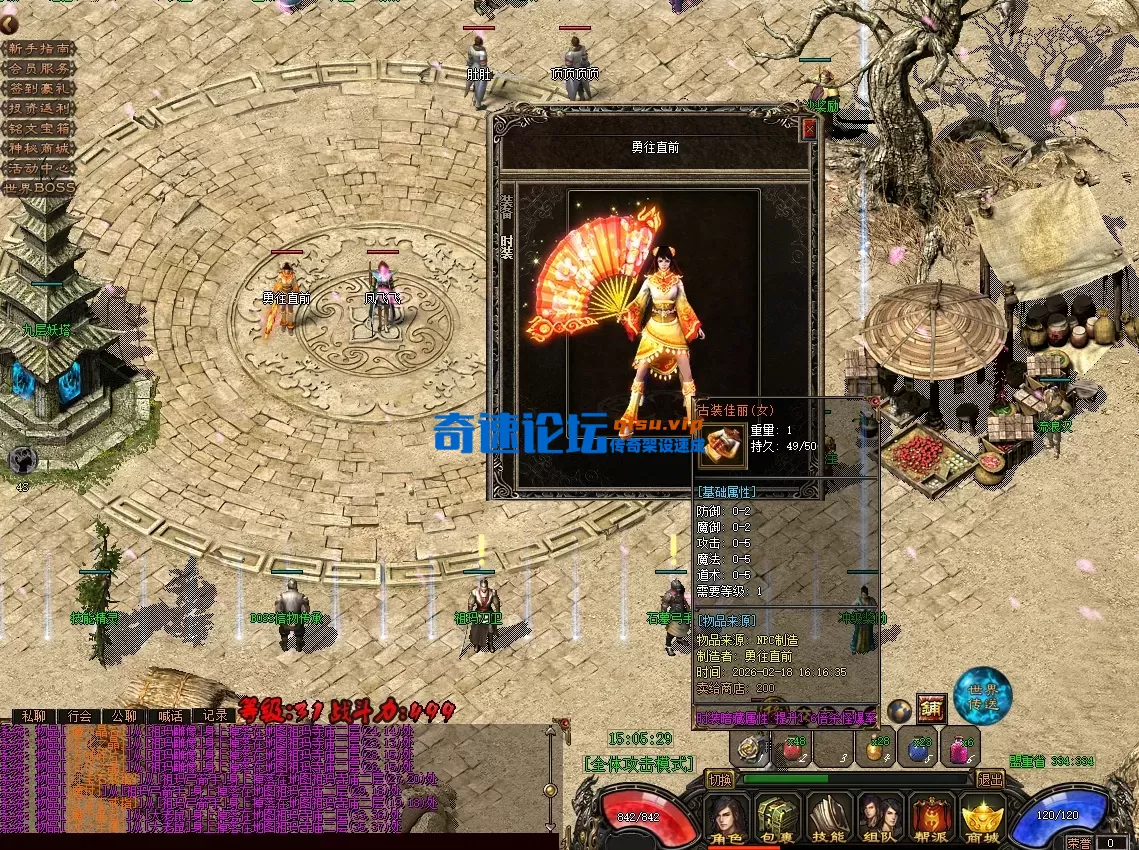Click the 切换 switch button
The height and width of the screenshot is (850, 1139).
coord(720,779)
